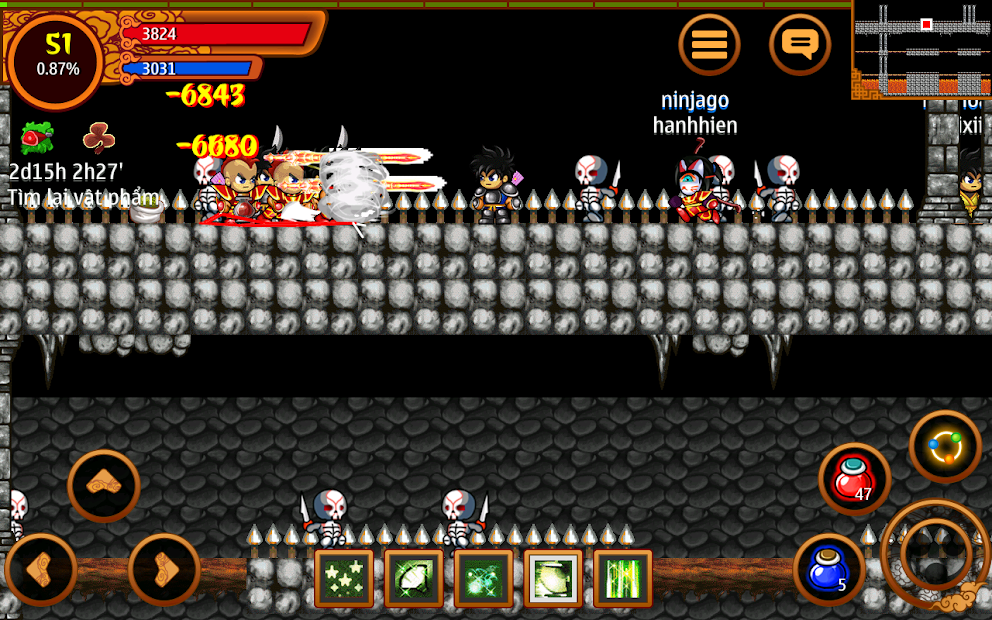
Task: Open the chat speech-bubble button
Action: pos(800,44)
